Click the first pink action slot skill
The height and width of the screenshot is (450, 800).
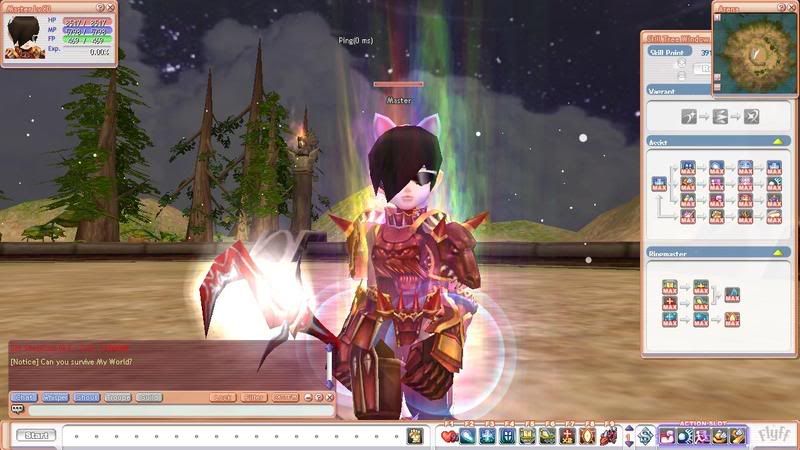666,435
